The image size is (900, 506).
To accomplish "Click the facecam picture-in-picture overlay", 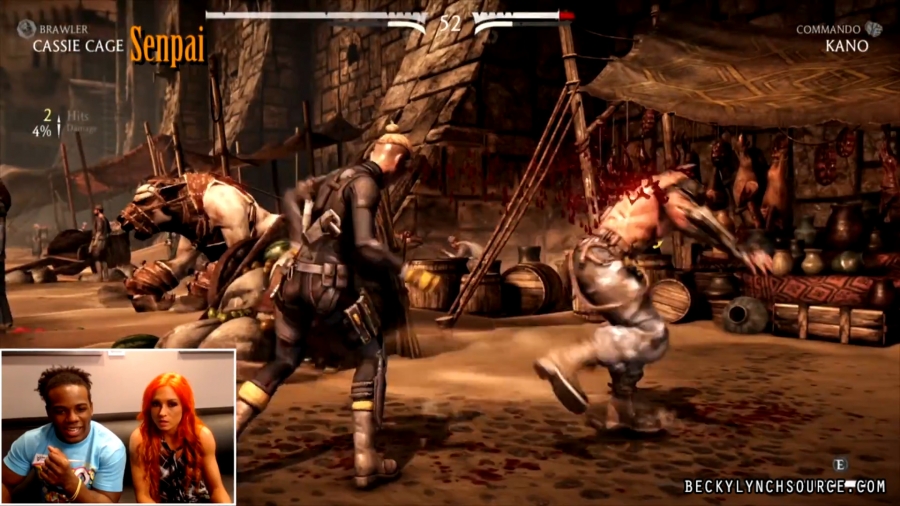I will (x=118, y=426).
